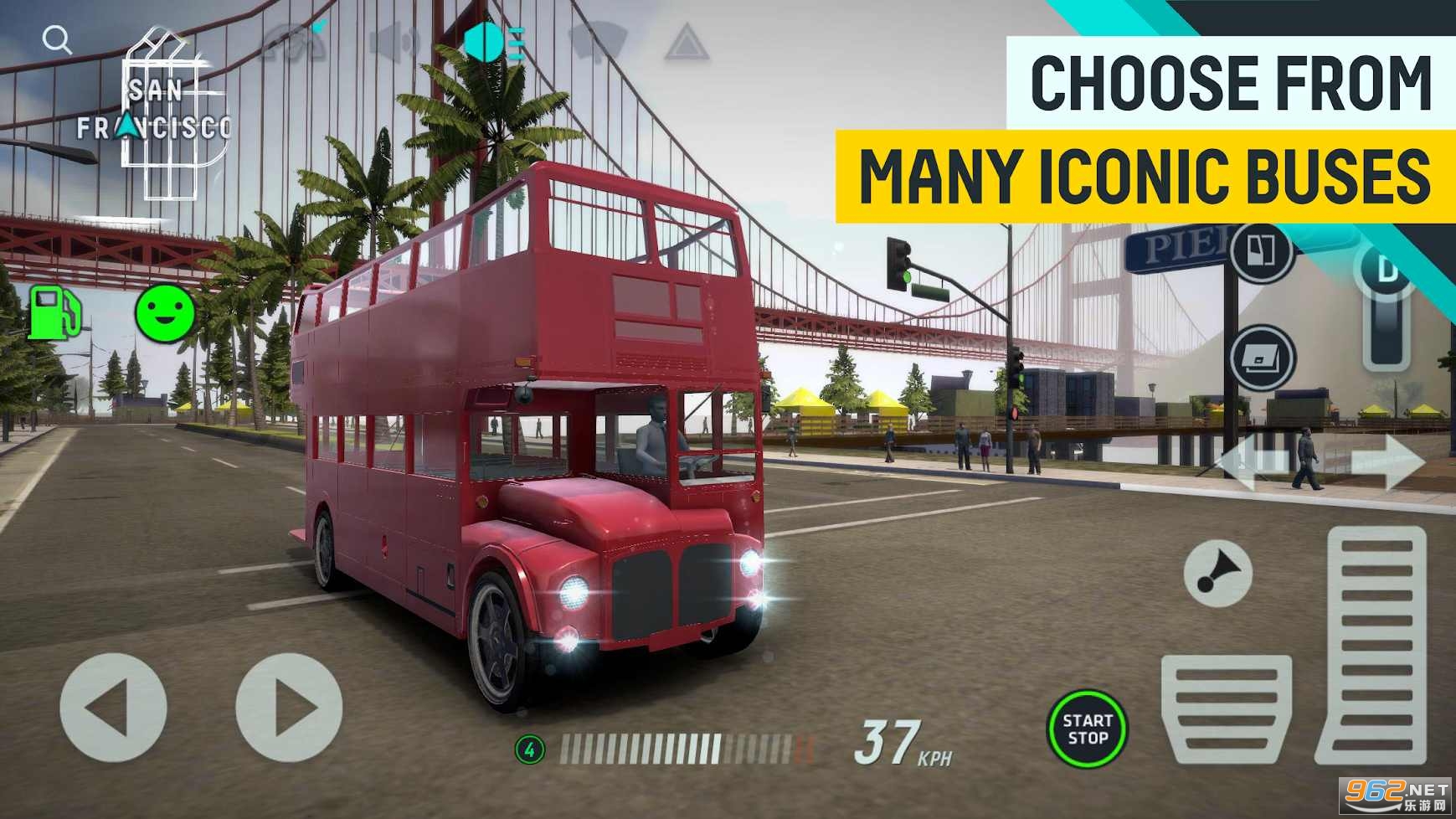Toggle the cyan headlights icon
This screenshot has width=1456, height=819.
coord(494,42)
